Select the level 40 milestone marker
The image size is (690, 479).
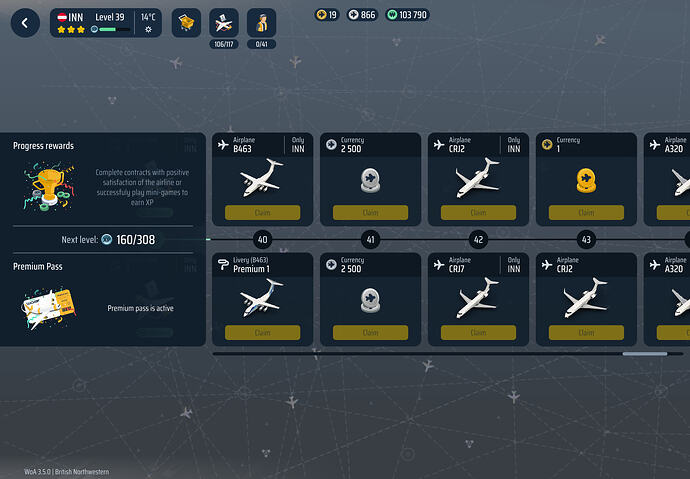tap(262, 240)
